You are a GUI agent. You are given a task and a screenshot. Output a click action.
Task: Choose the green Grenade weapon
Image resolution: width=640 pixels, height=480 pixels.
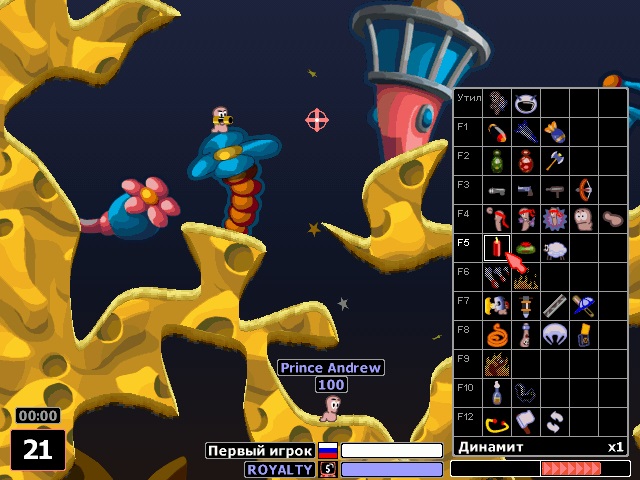(x=497, y=160)
